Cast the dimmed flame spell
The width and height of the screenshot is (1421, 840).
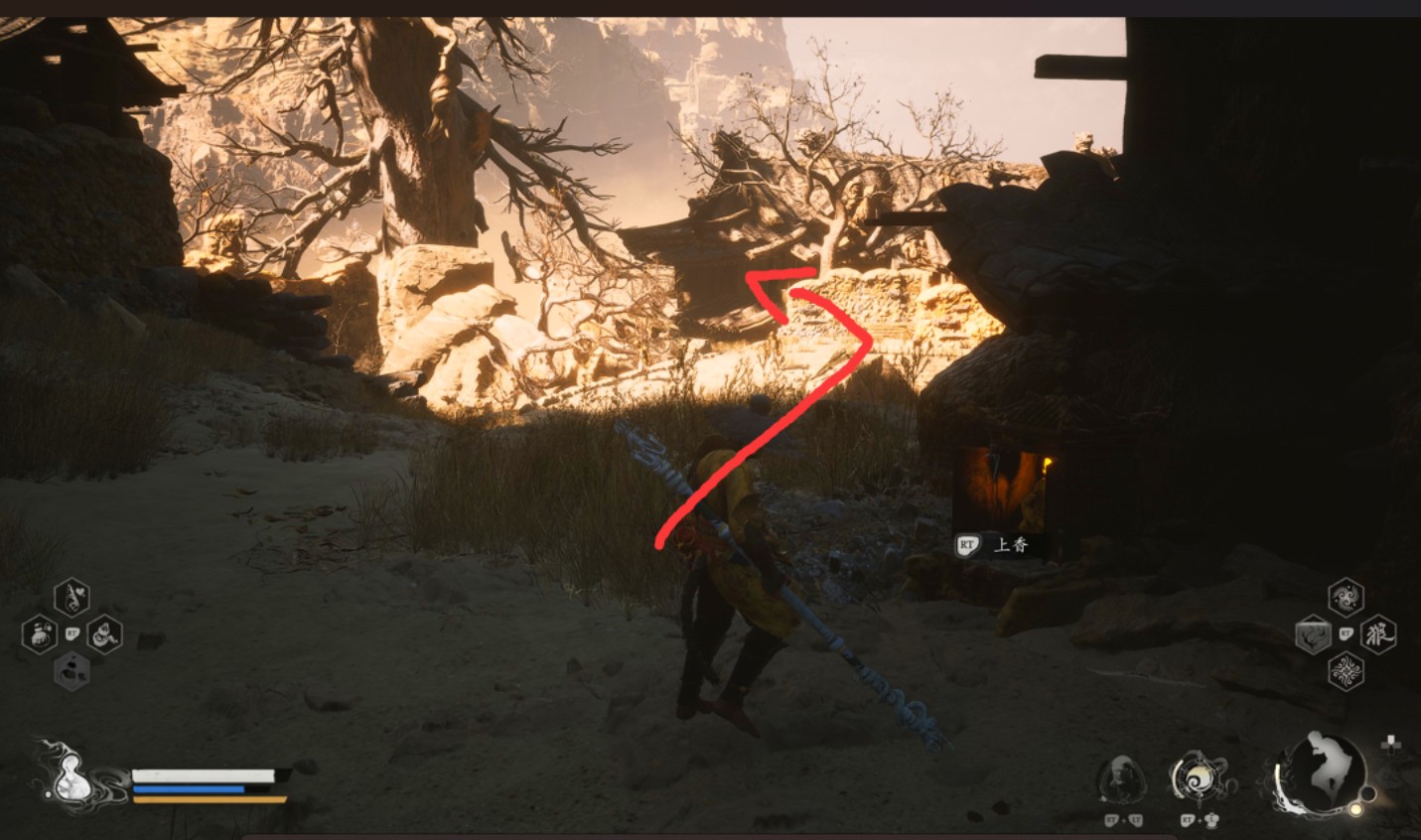click(1313, 634)
